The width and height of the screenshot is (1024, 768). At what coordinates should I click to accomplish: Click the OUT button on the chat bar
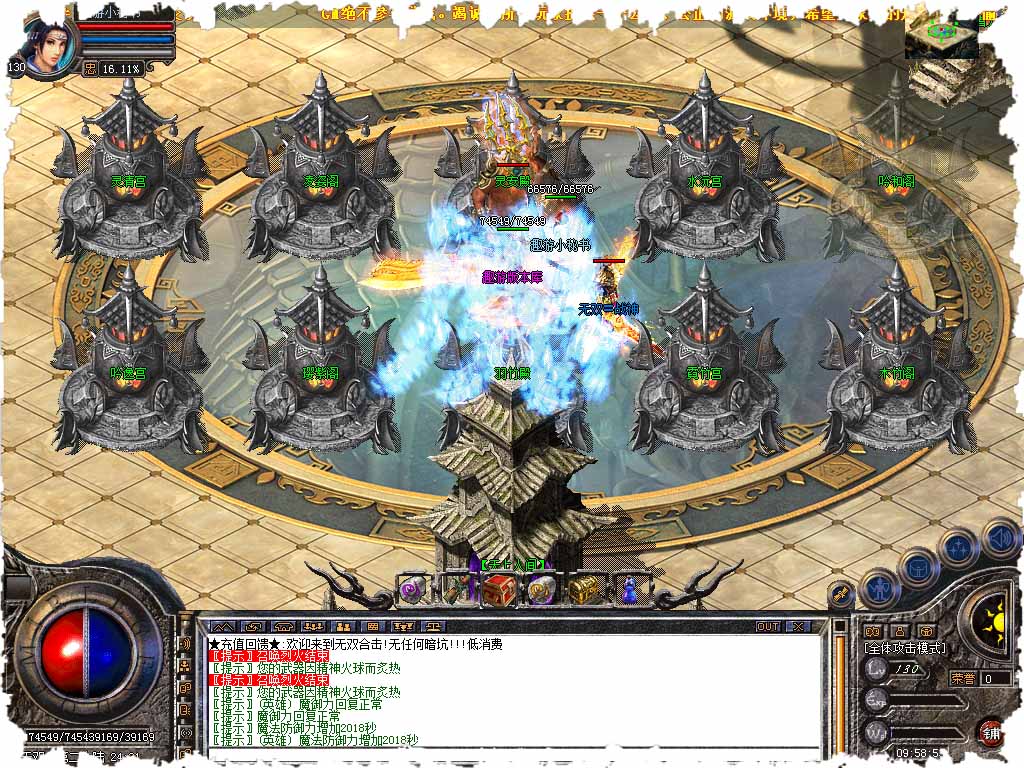(768, 626)
